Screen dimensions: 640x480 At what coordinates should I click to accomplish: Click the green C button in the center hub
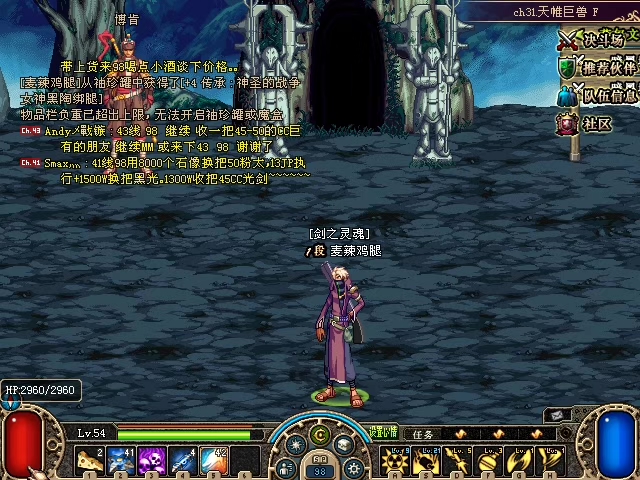click(x=320, y=435)
